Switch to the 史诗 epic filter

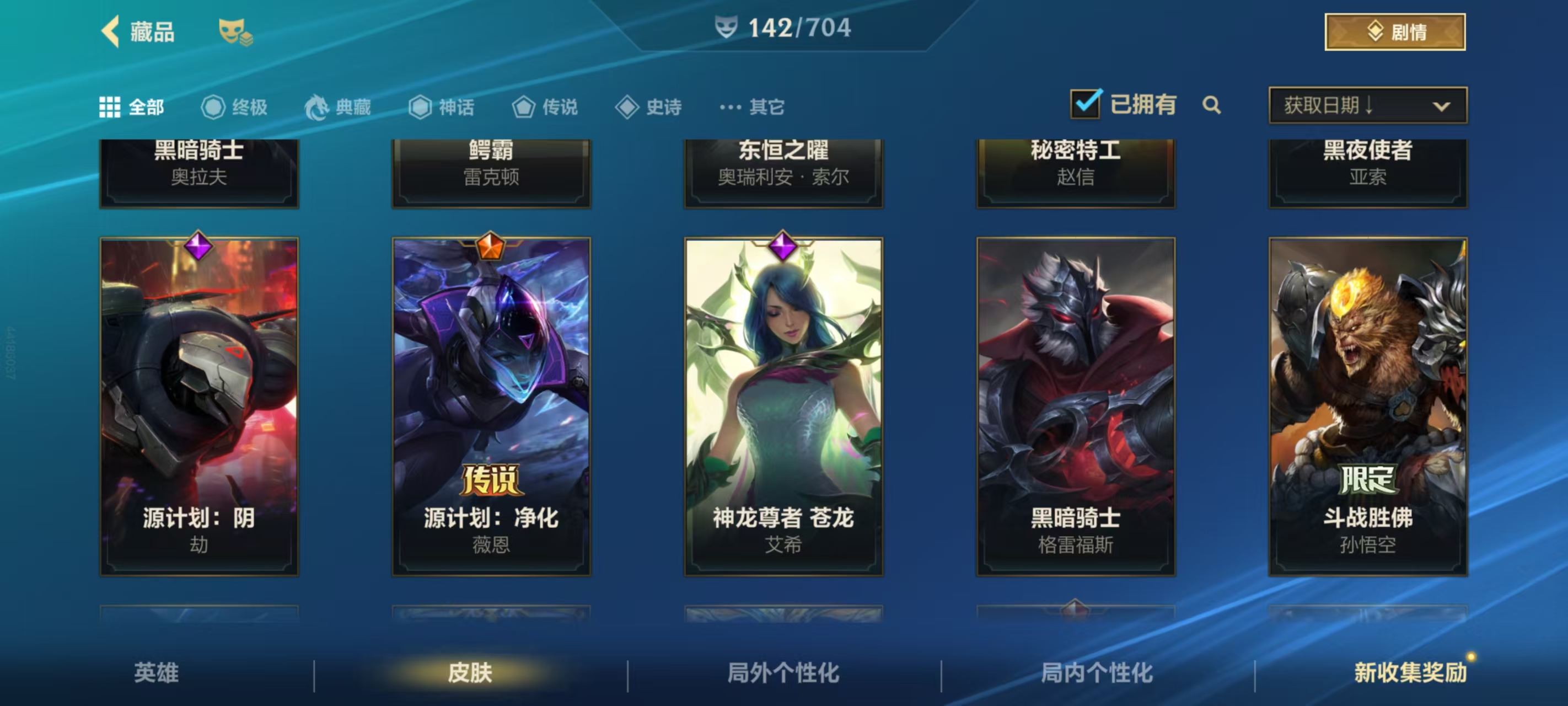[x=648, y=107]
